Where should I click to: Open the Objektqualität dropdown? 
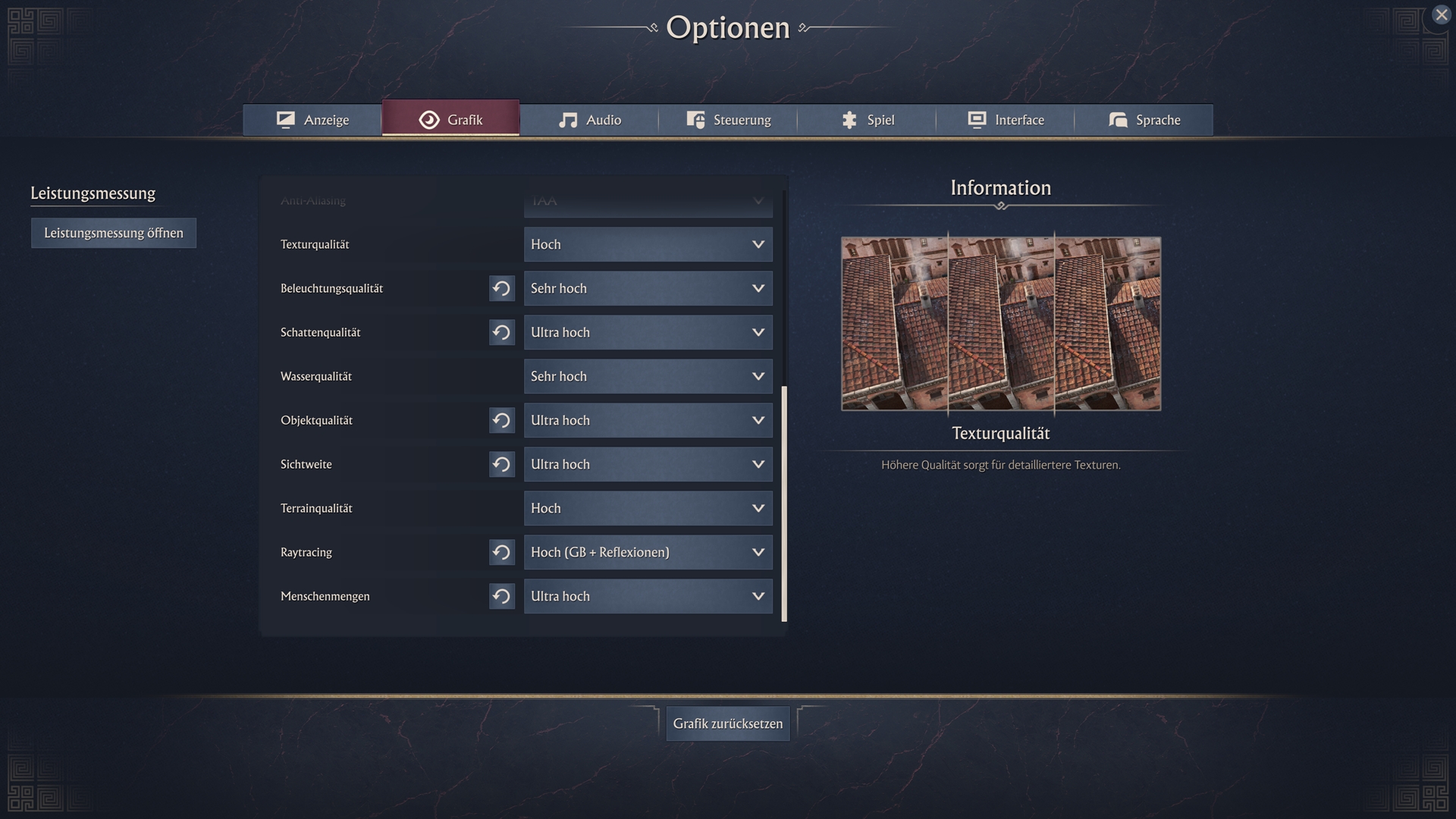coord(648,420)
